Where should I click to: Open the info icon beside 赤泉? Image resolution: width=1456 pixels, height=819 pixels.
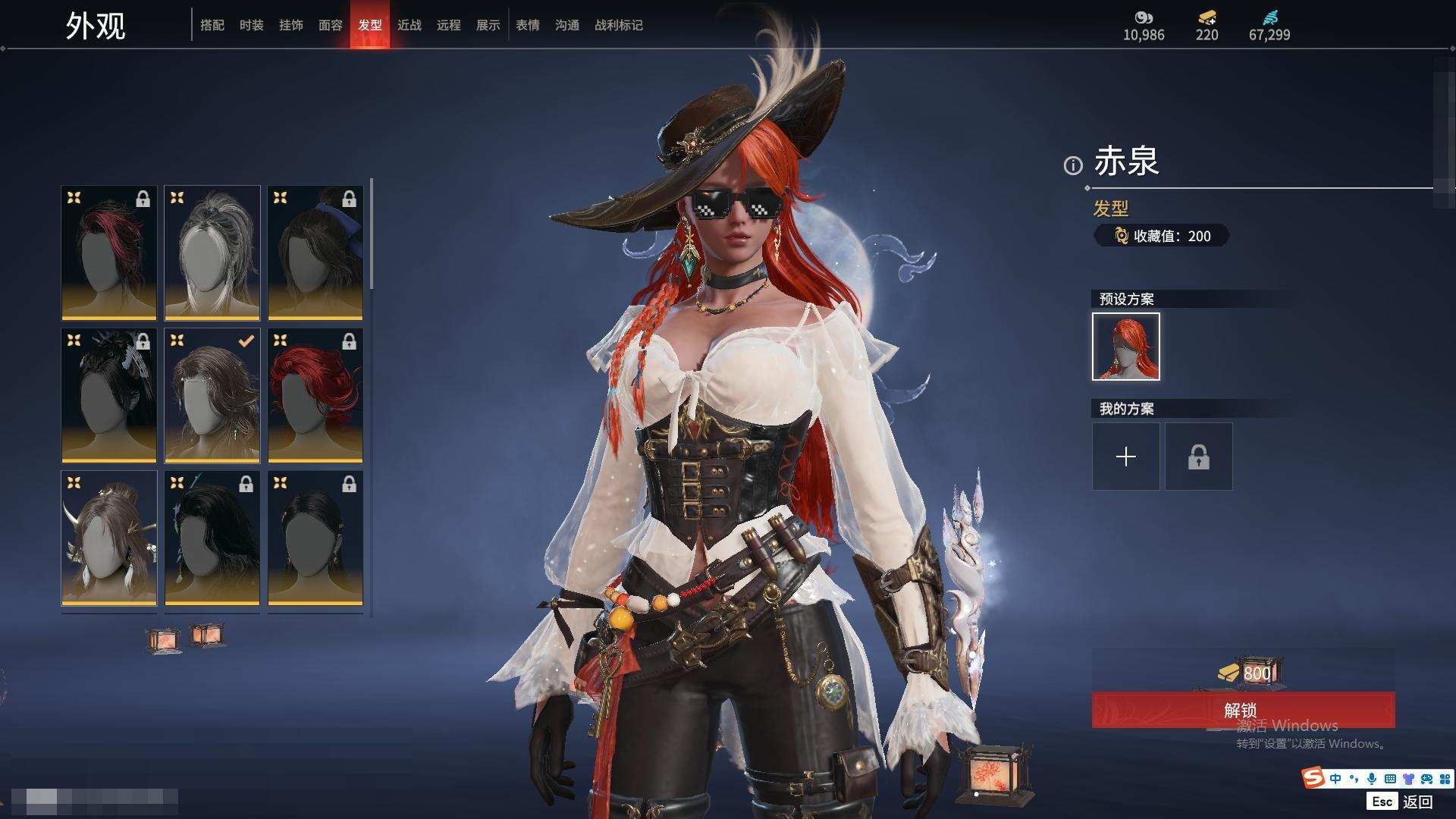click(x=1073, y=165)
